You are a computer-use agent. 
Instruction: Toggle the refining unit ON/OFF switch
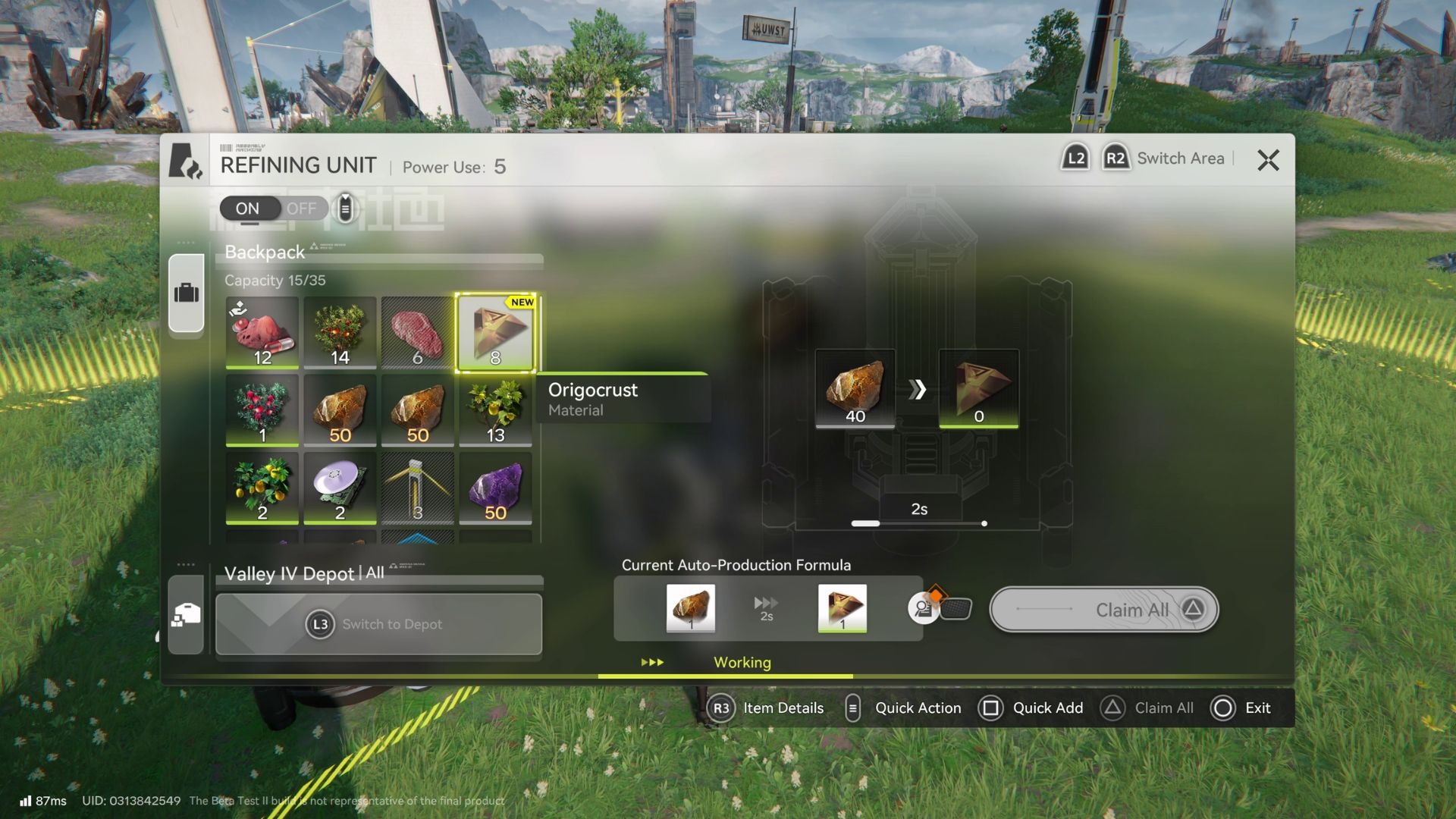[x=273, y=209]
